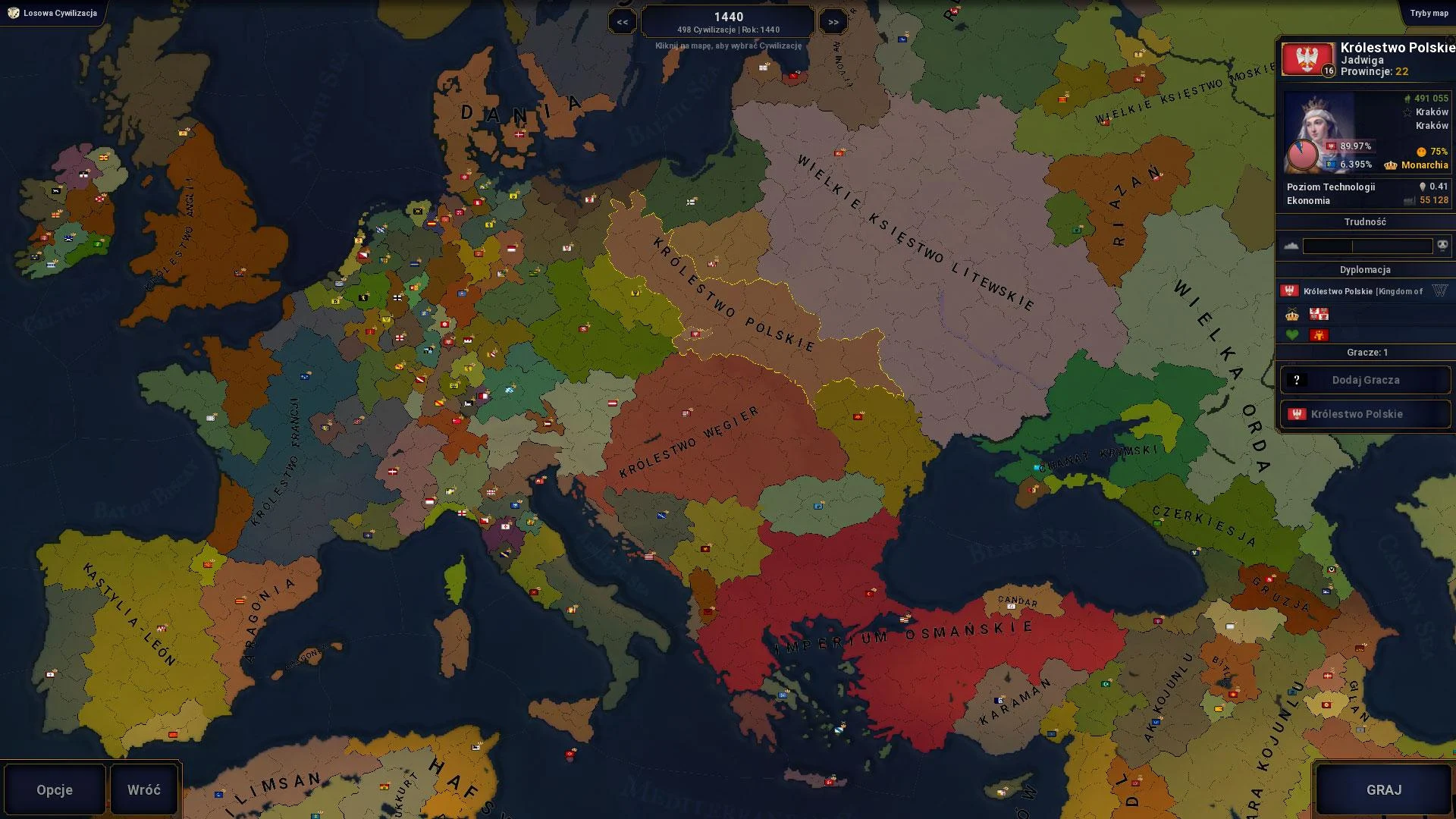Click Dodaj Gracza to add a player
This screenshot has height=819, width=1456.
tap(1365, 379)
